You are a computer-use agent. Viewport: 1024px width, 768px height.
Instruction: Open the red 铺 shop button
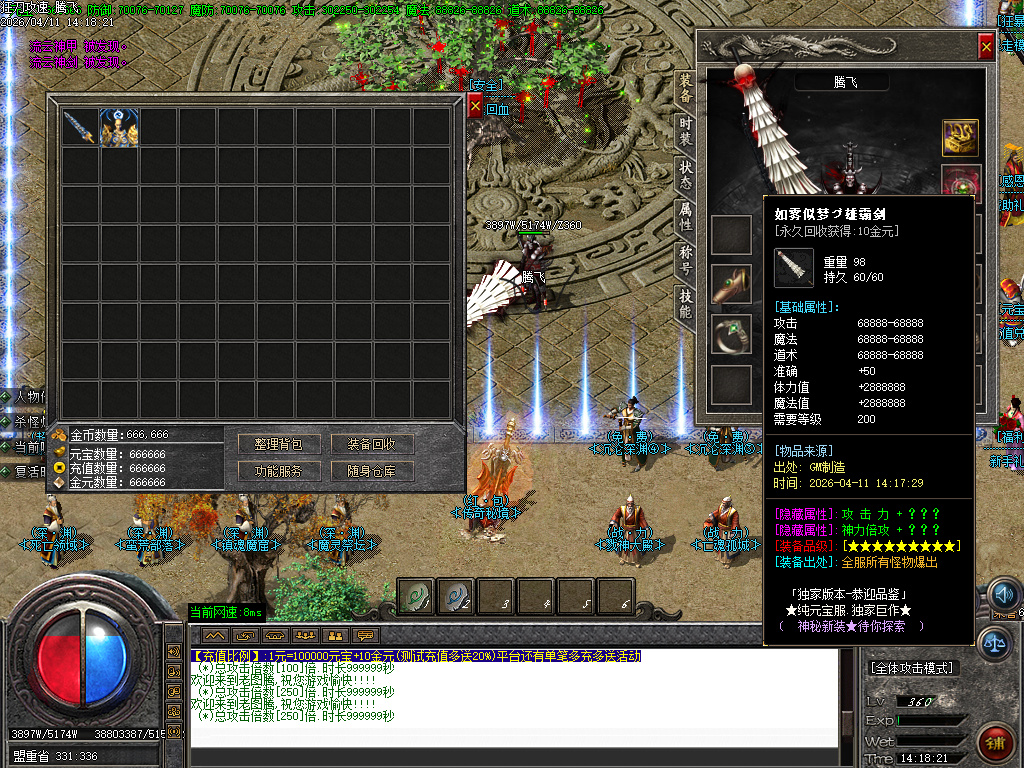pyautogui.click(x=995, y=743)
